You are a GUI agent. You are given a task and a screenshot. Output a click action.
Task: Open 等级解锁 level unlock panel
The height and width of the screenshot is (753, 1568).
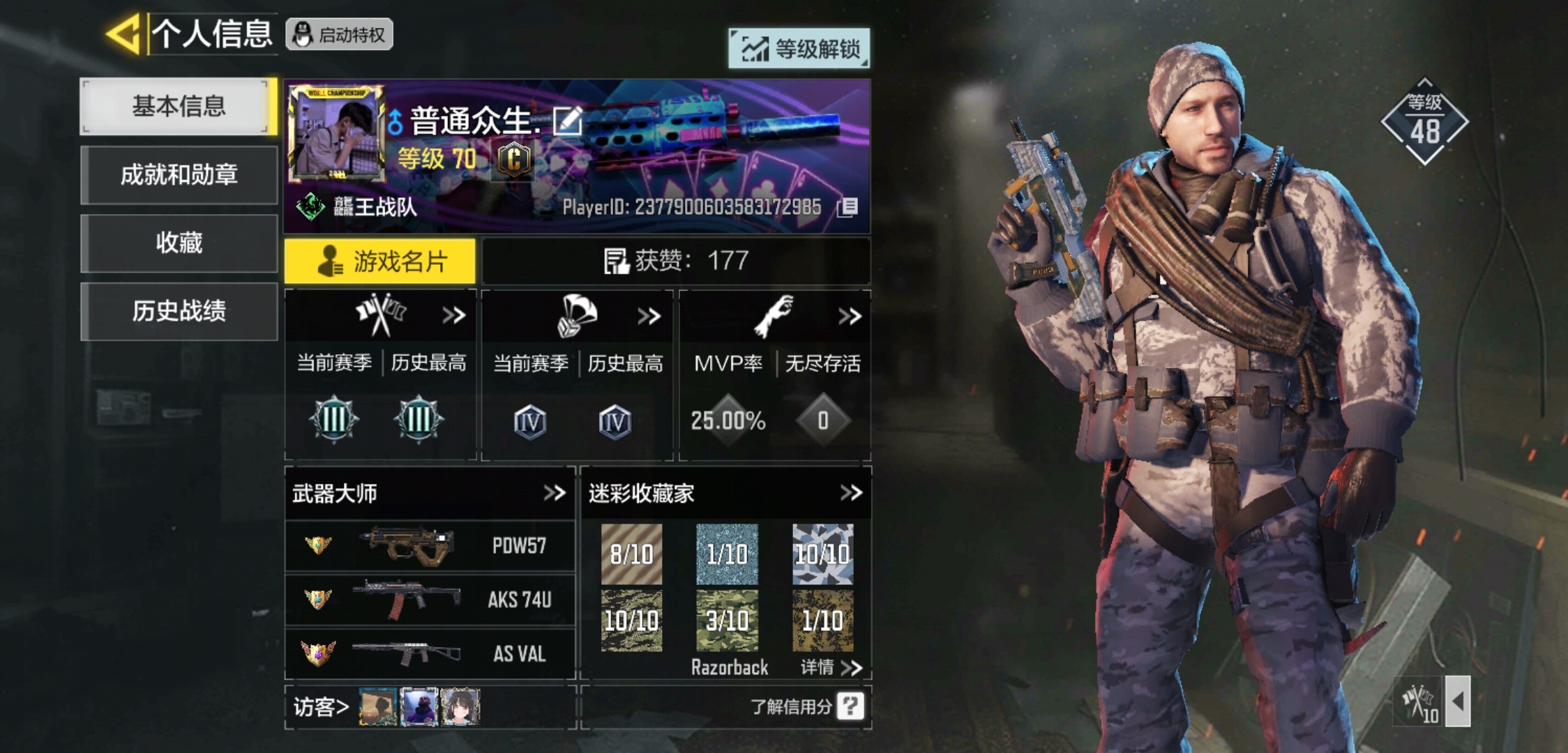coord(799,49)
